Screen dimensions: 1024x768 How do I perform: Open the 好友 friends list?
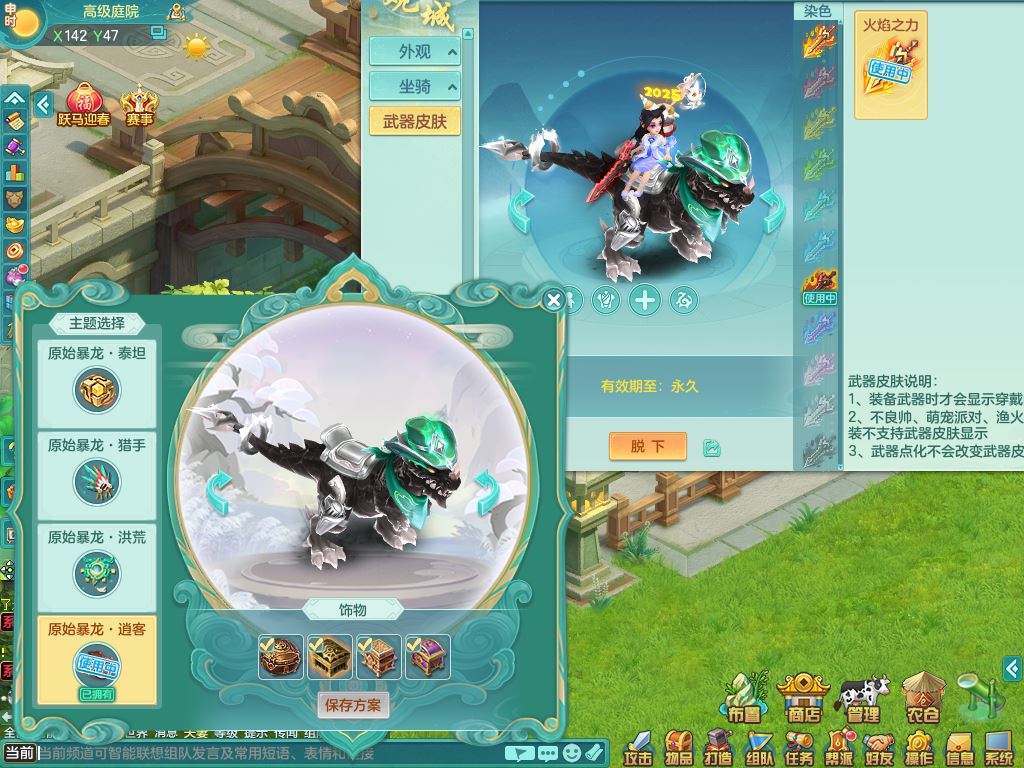(x=879, y=747)
